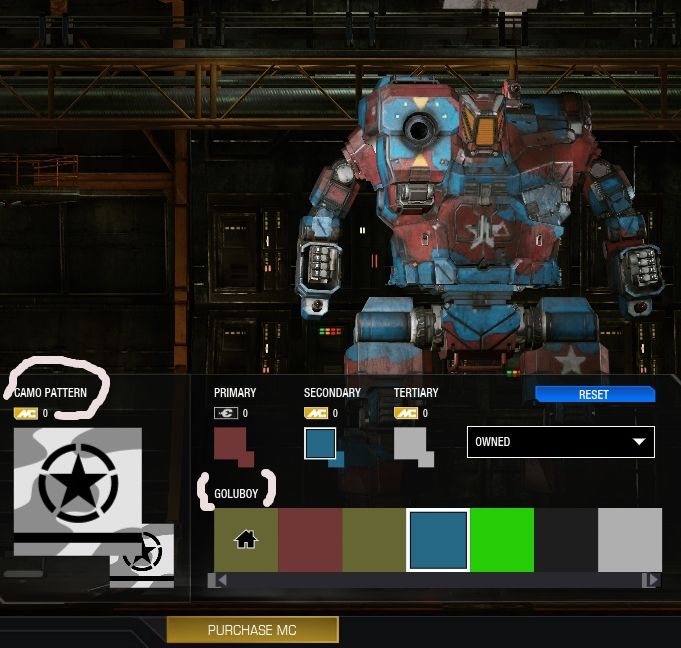
Task: Choose the Goluboy blue palette swatch
Action: [x=438, y=540]
